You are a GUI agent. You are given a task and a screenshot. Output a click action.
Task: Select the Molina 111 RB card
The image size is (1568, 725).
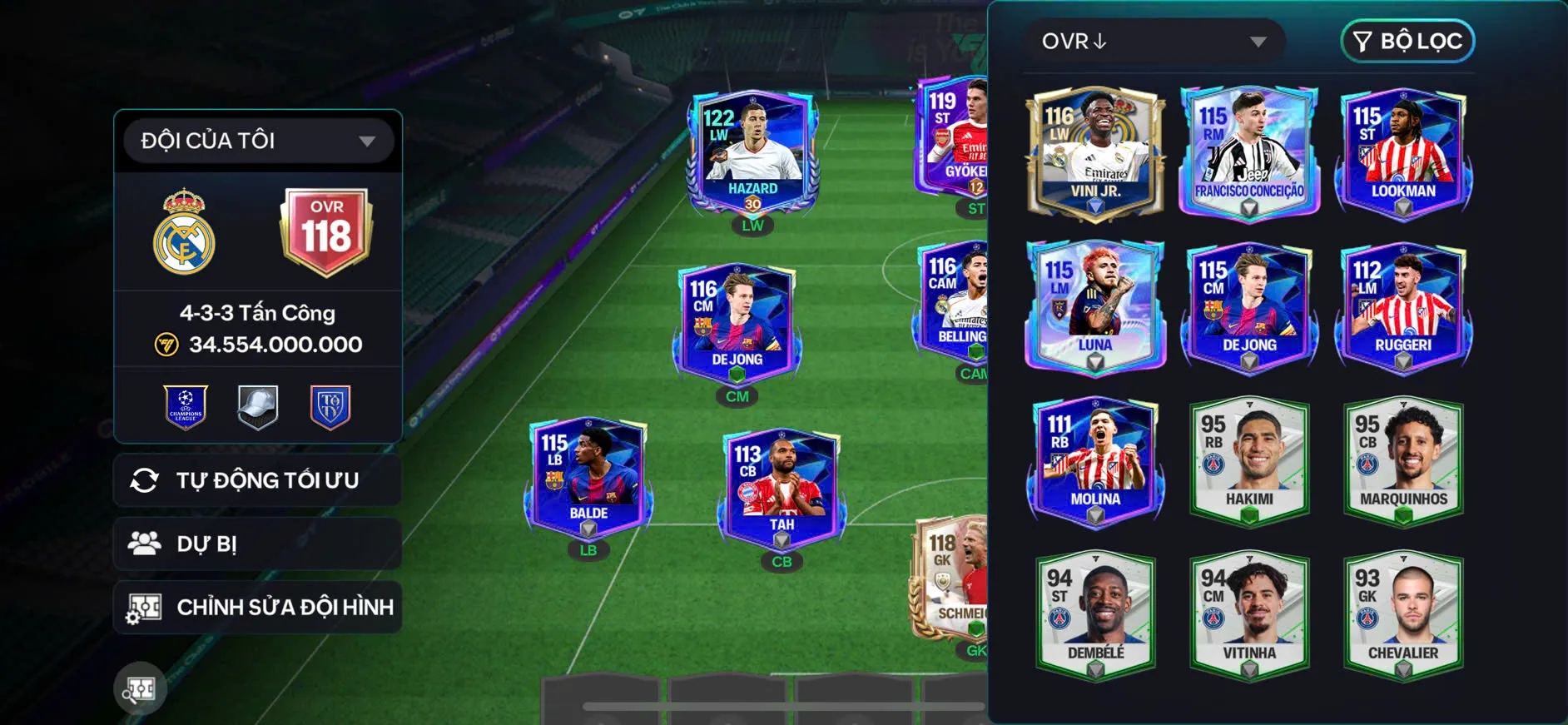1095,461
